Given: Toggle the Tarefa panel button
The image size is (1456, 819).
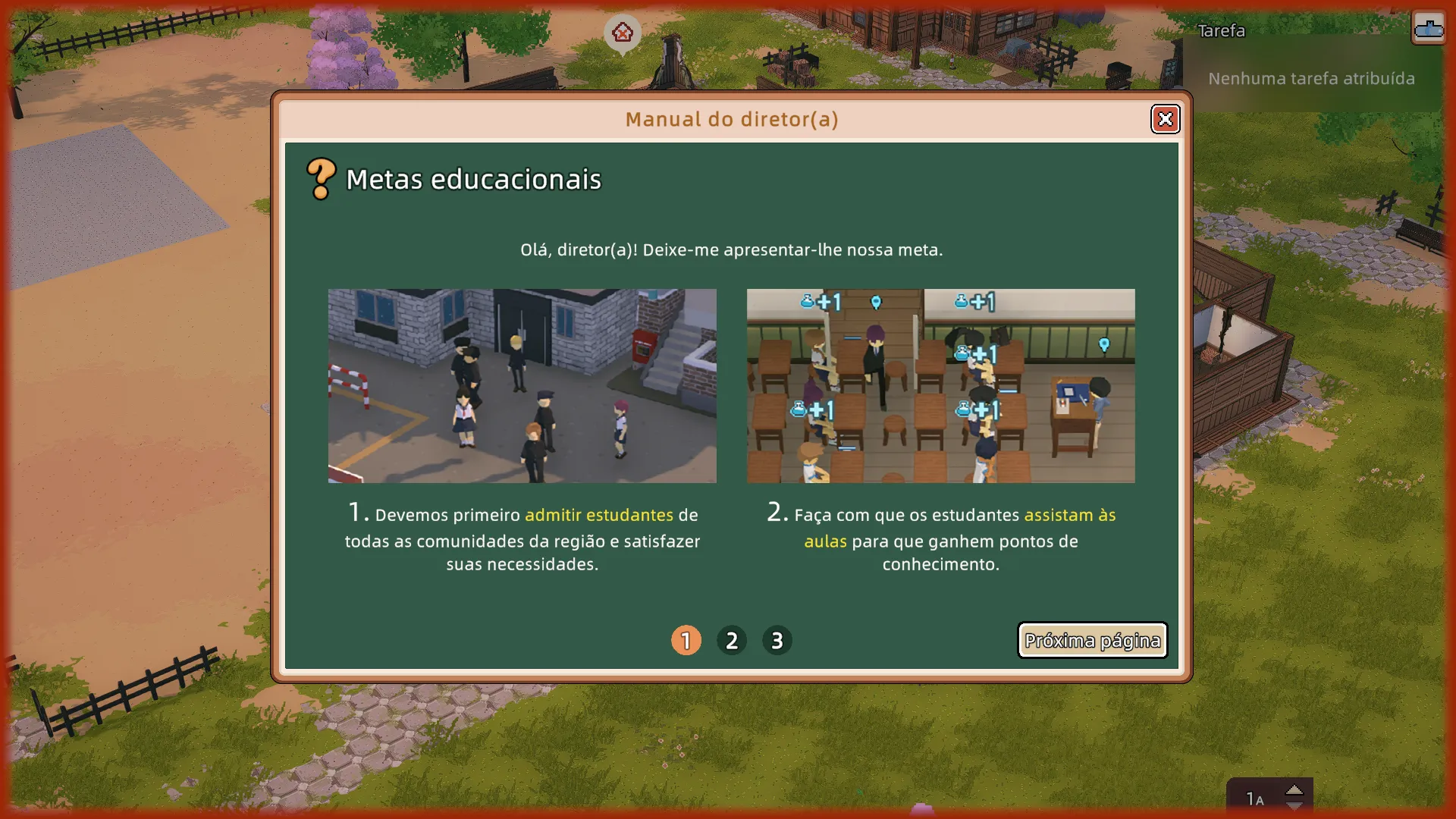Looking at the screenshot, I should pos(1428,29).
